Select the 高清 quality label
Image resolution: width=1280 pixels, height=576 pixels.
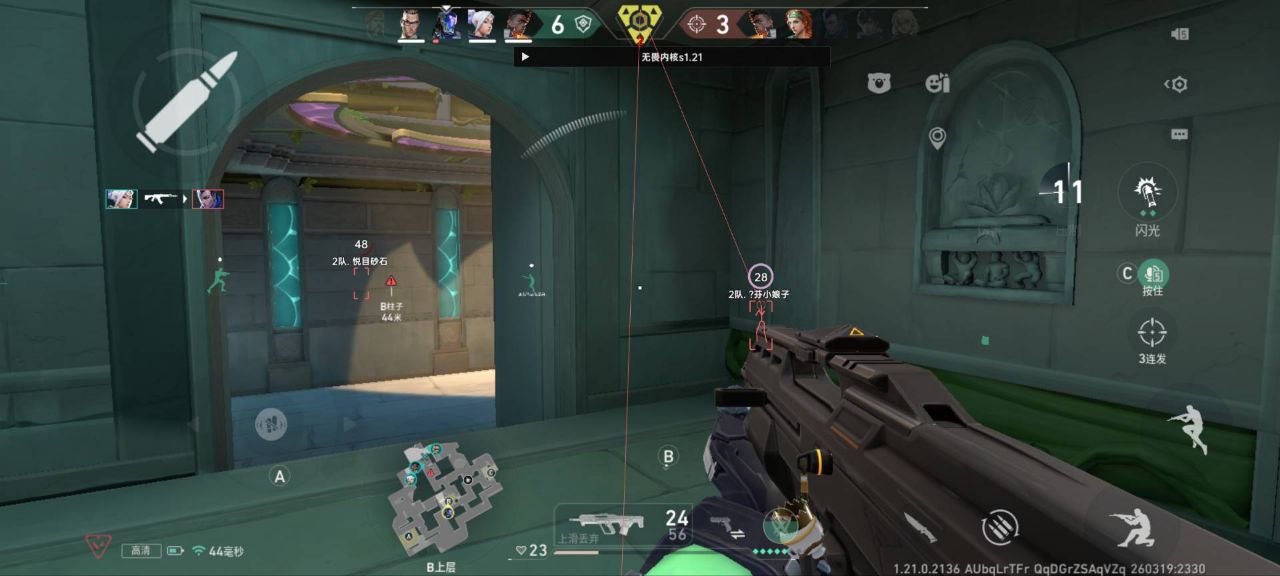click(141, 551)
